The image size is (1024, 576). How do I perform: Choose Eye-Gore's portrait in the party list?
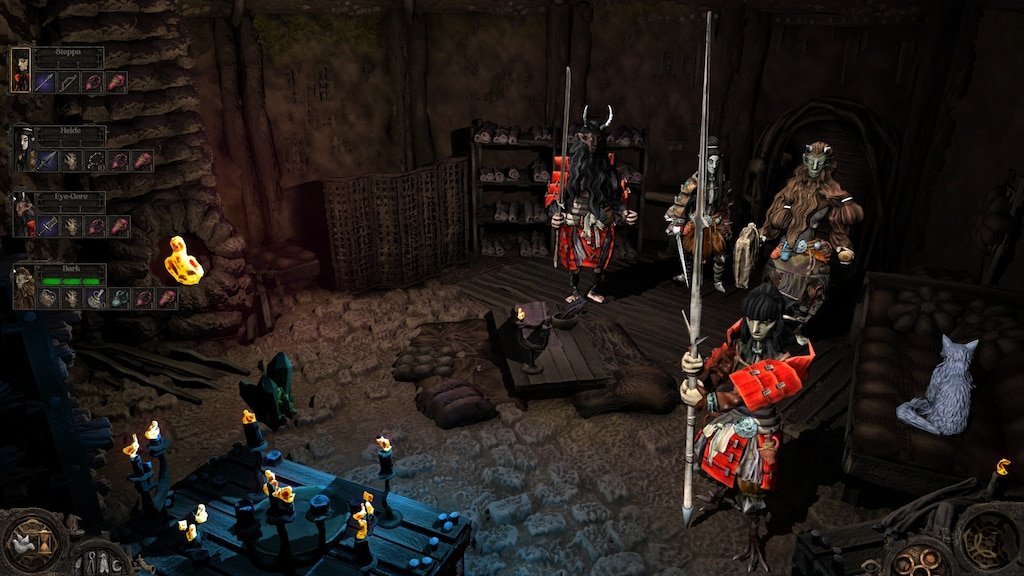(x=24, y=215)
